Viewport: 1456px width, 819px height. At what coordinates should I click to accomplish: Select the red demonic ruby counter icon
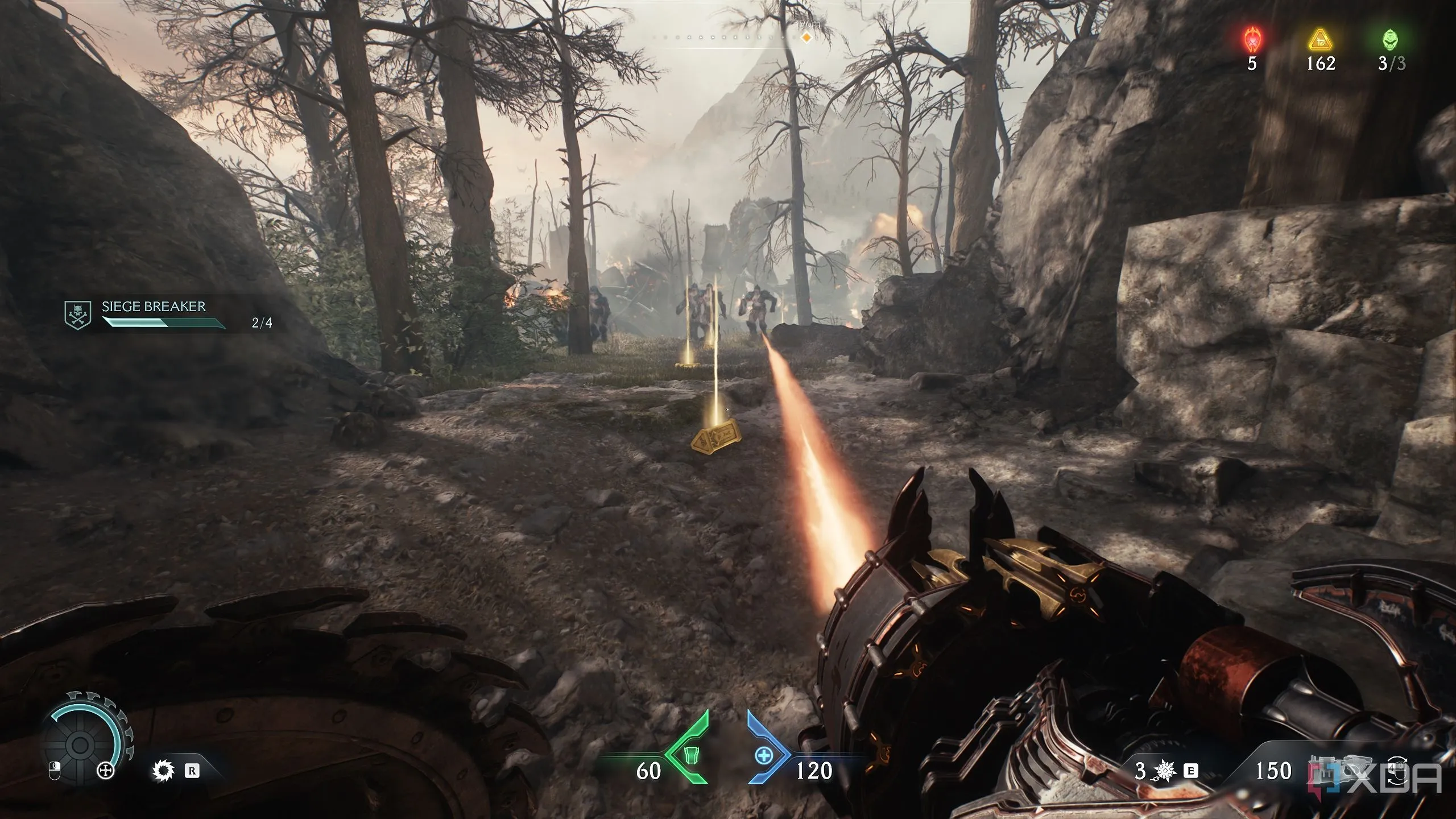1252,40
